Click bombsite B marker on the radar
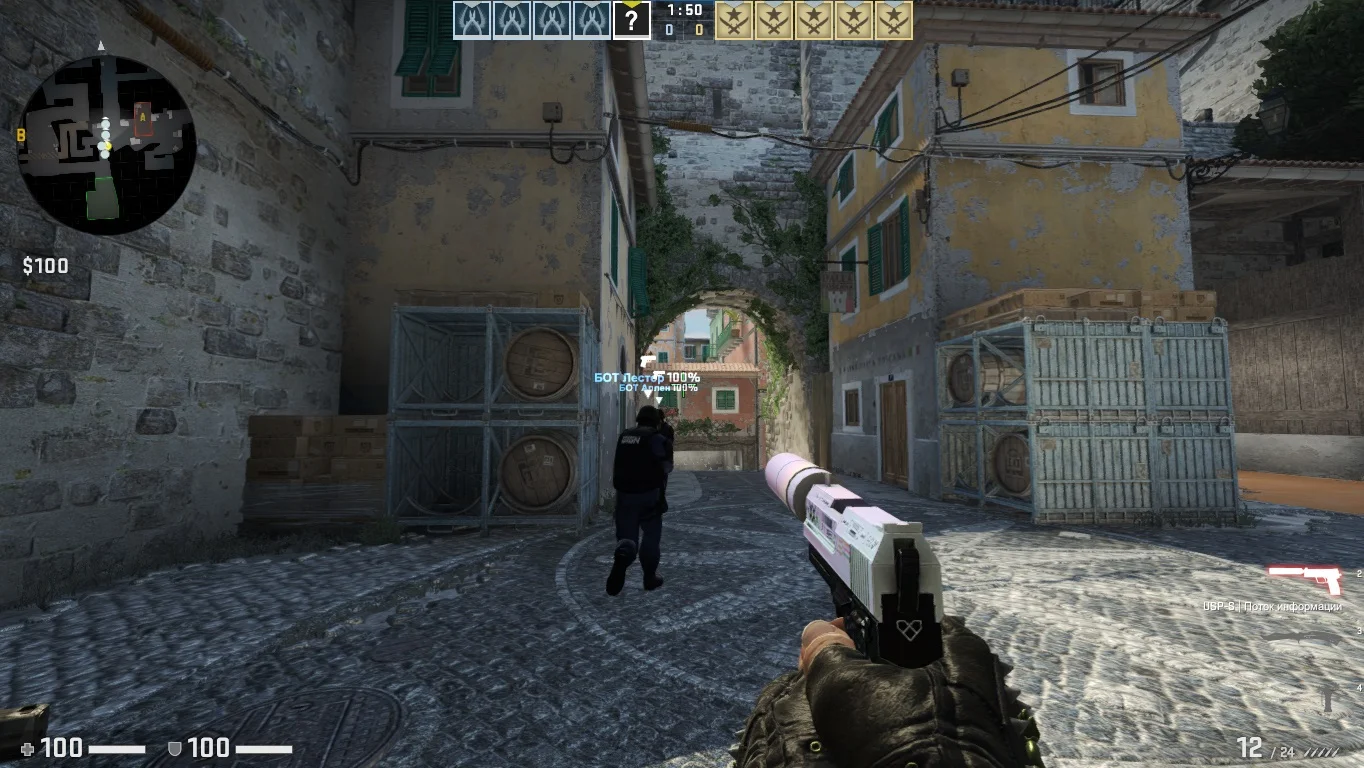1364x768 pixels. point(21,134)
